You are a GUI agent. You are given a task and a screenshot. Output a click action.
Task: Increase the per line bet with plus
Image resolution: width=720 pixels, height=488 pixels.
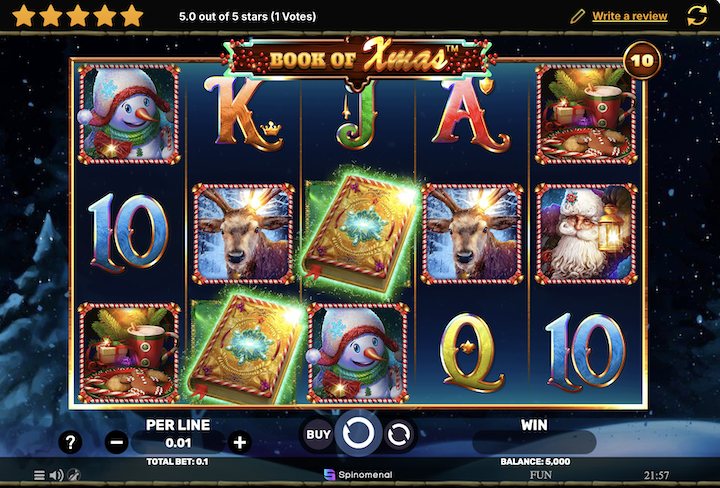(x=240, y=441)
